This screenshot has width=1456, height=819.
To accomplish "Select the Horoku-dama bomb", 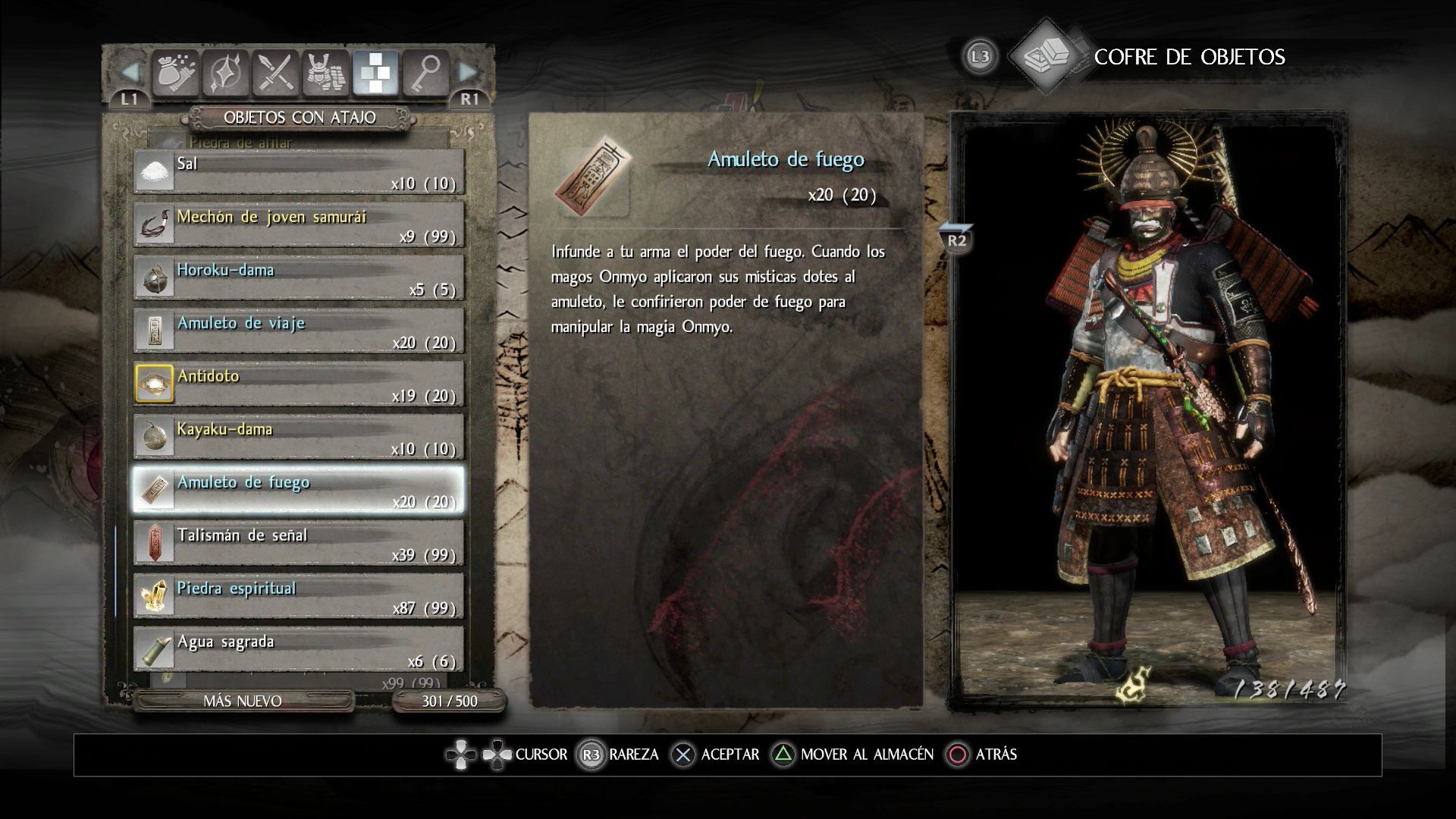I will 299,278.
